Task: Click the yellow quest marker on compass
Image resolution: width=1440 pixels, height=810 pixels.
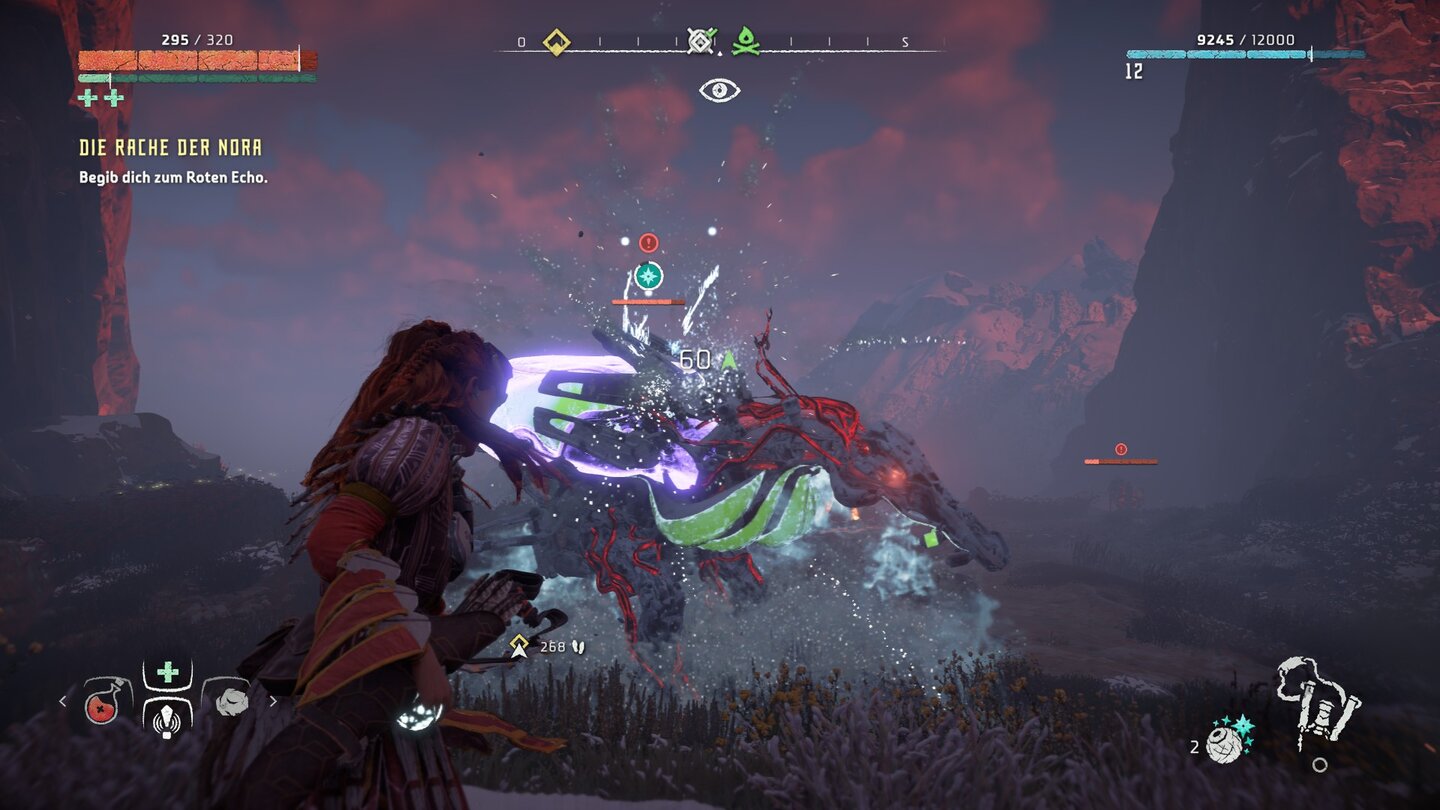Action: pos(556,42)
